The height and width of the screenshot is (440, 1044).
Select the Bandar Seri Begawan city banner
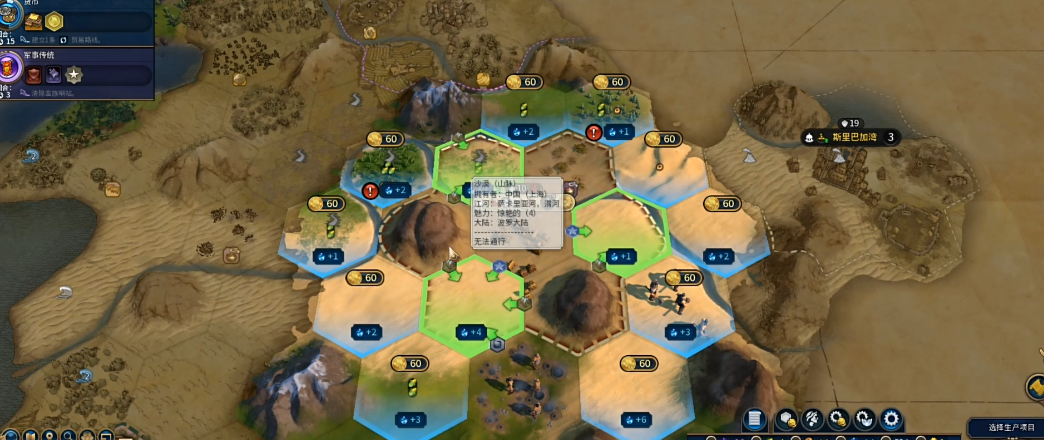click(x=849, y=137)
